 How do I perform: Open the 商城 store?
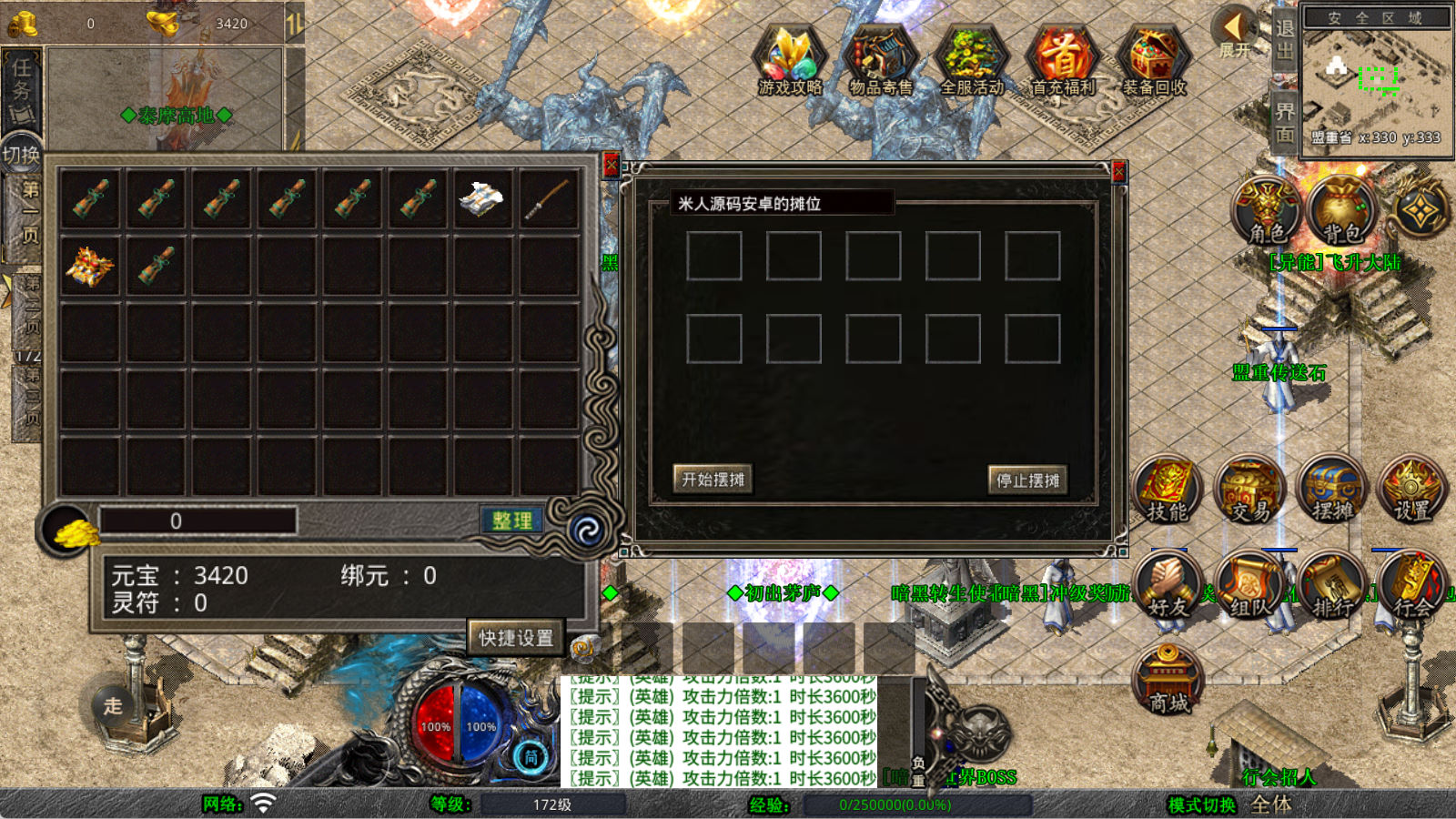tap(1168, 680)
